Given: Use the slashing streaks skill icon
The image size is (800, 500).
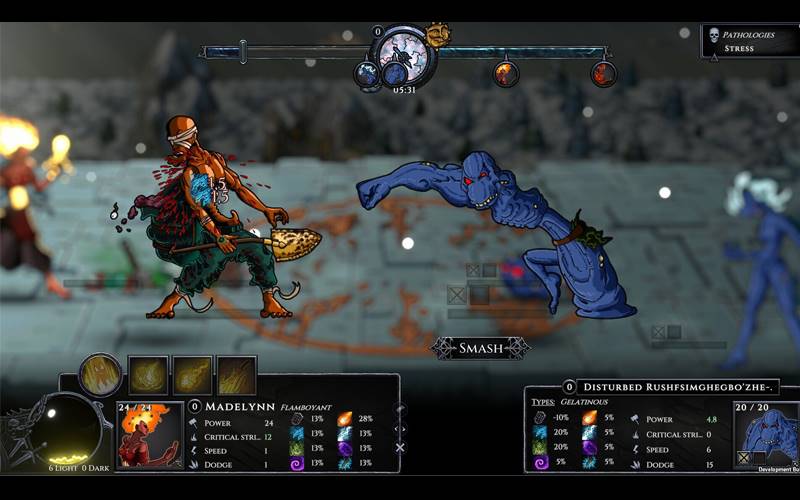Looking at the screenshot, I should (237, 375).
